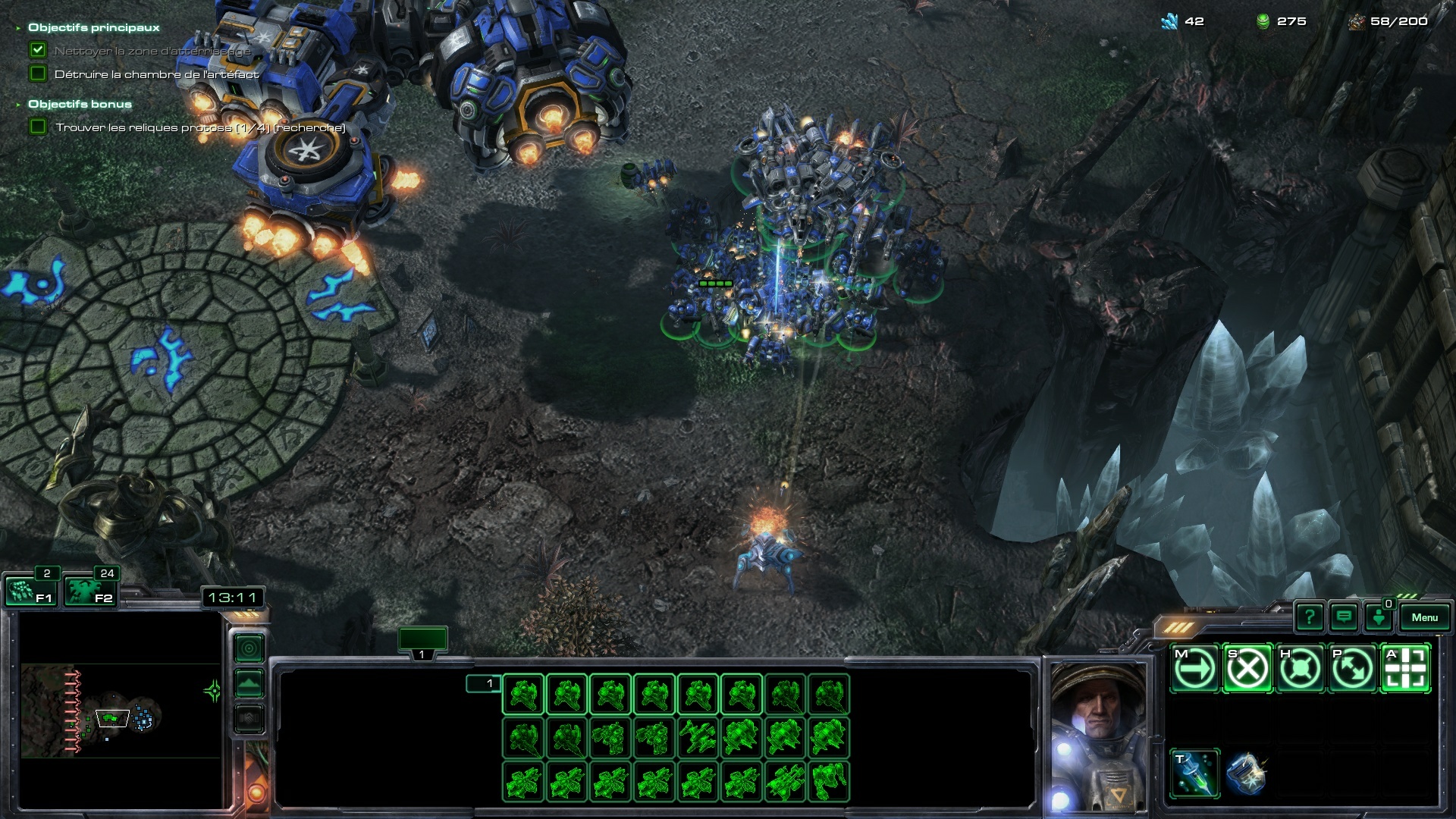Select the Hold Position command
1456x819 pixels.
click(1300, 669)
